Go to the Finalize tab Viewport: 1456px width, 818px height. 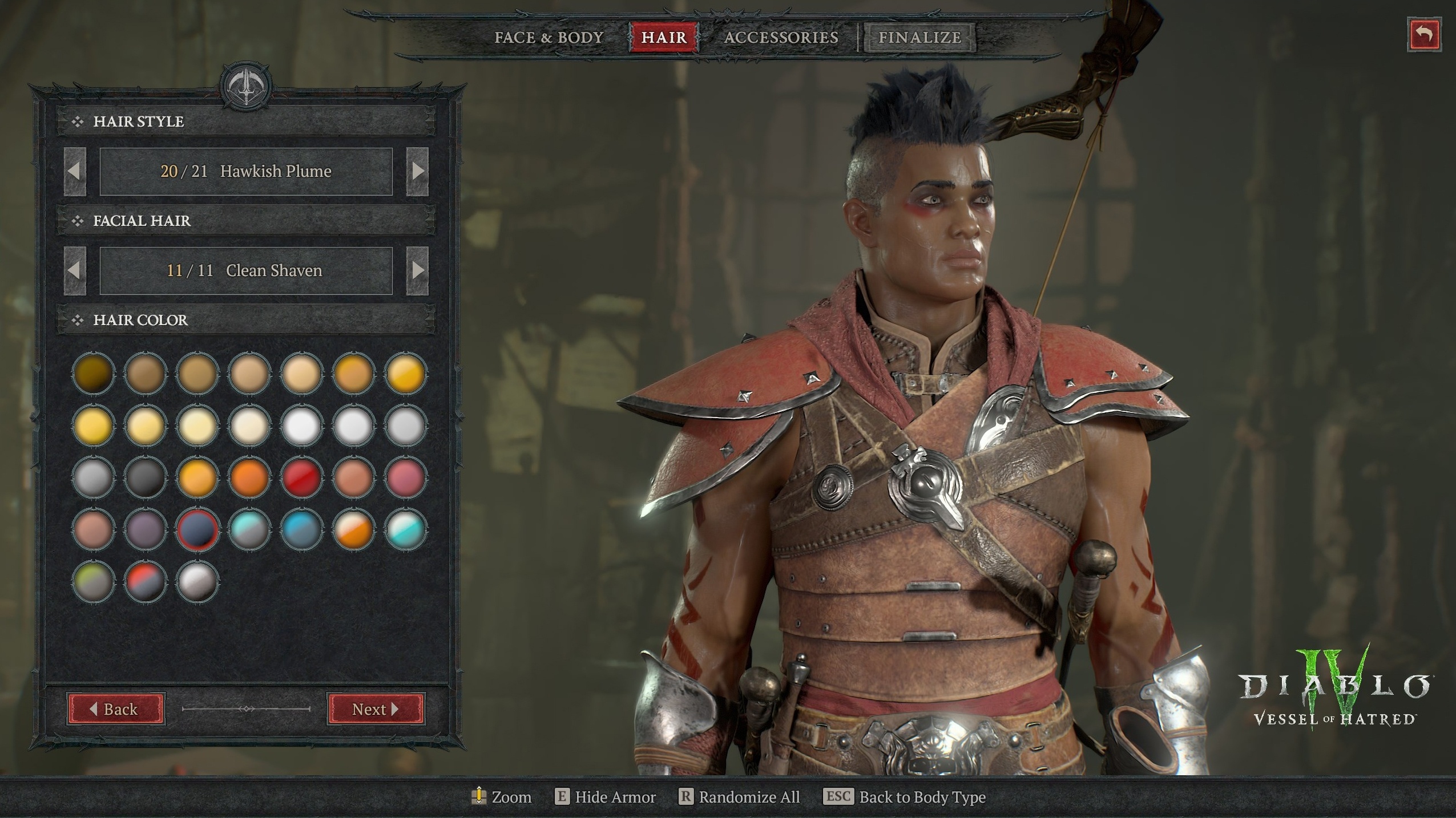(919, 38)
